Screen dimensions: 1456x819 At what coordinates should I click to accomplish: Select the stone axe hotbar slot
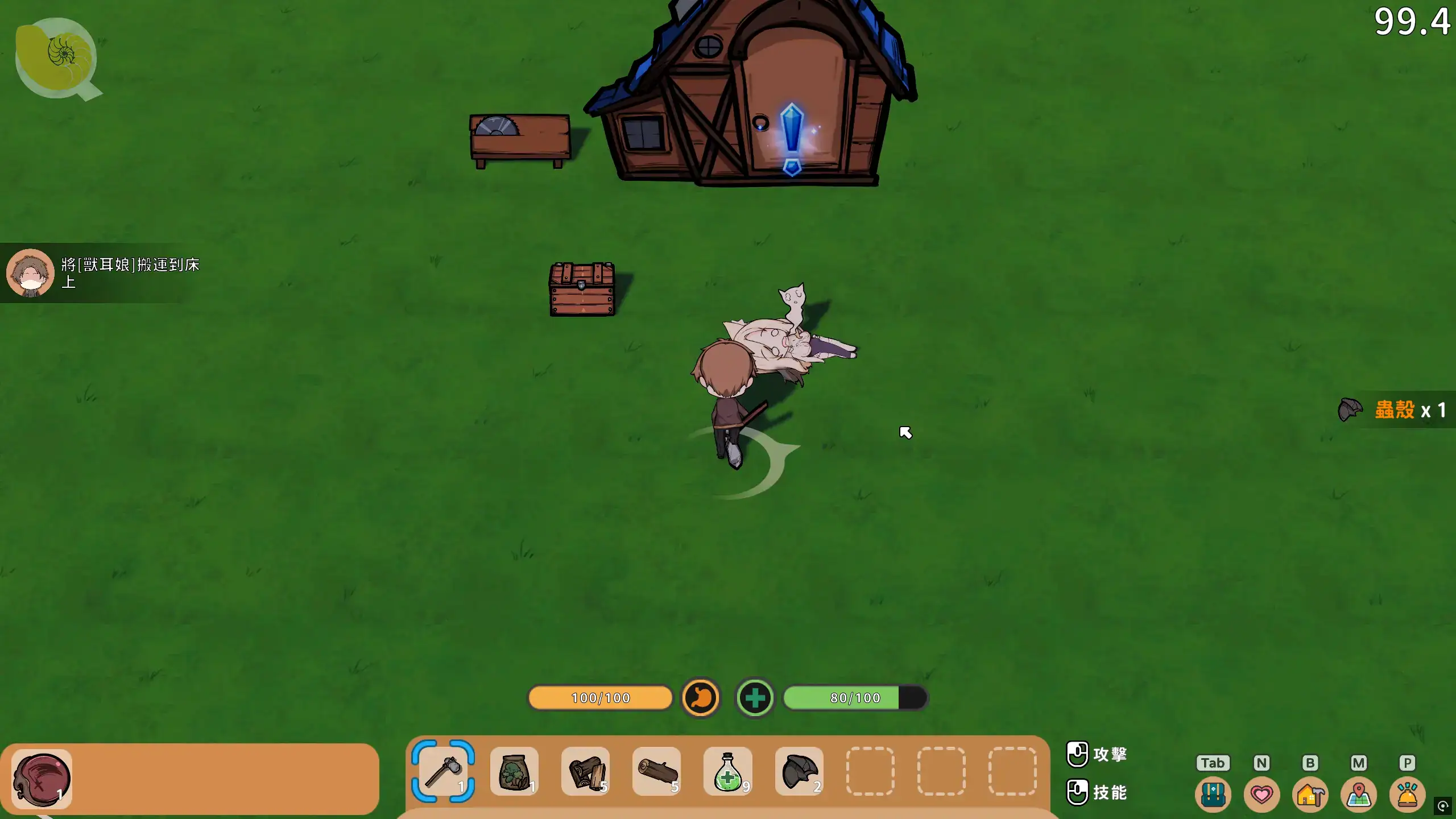tap(443, 771)
